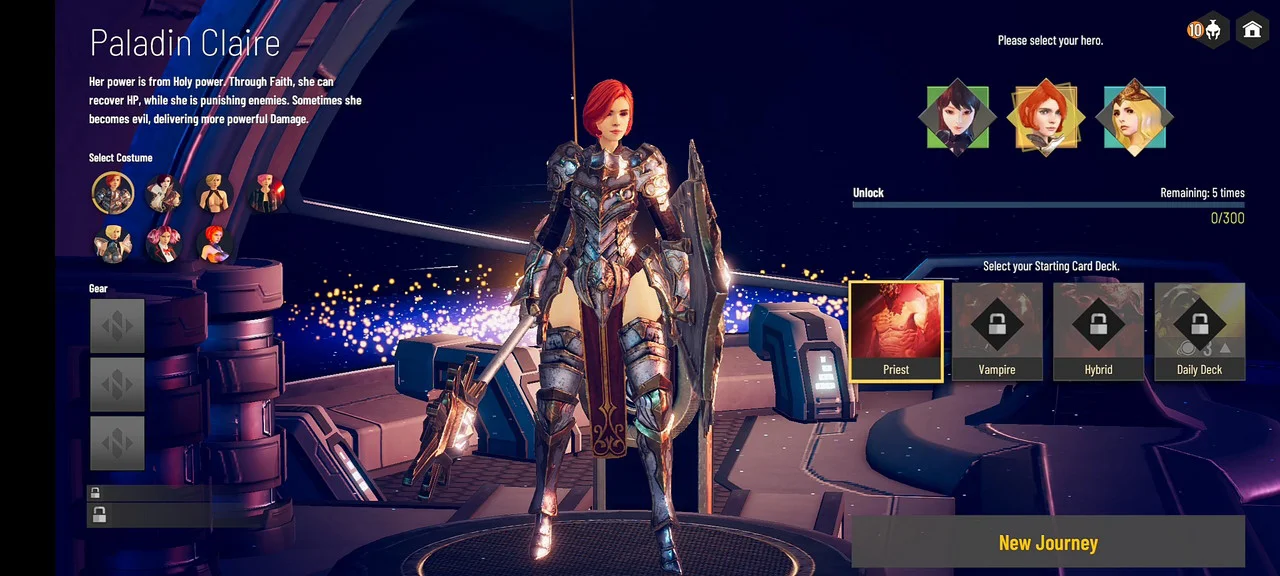Image resolution: width=1280 pixels, height=576 pixels.
Task: Choose the blonde black-strap costume
Action: pyautogui.click(x=215, y=193)
